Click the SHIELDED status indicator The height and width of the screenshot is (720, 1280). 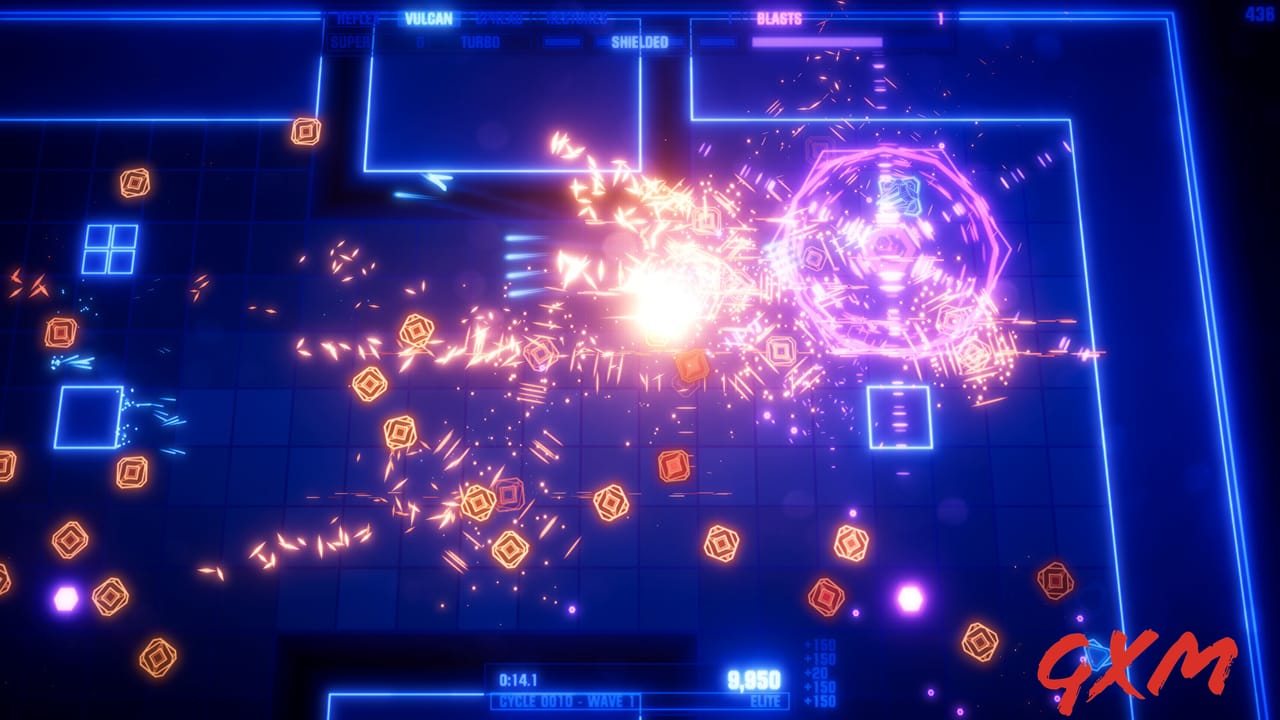click(638, 41)
